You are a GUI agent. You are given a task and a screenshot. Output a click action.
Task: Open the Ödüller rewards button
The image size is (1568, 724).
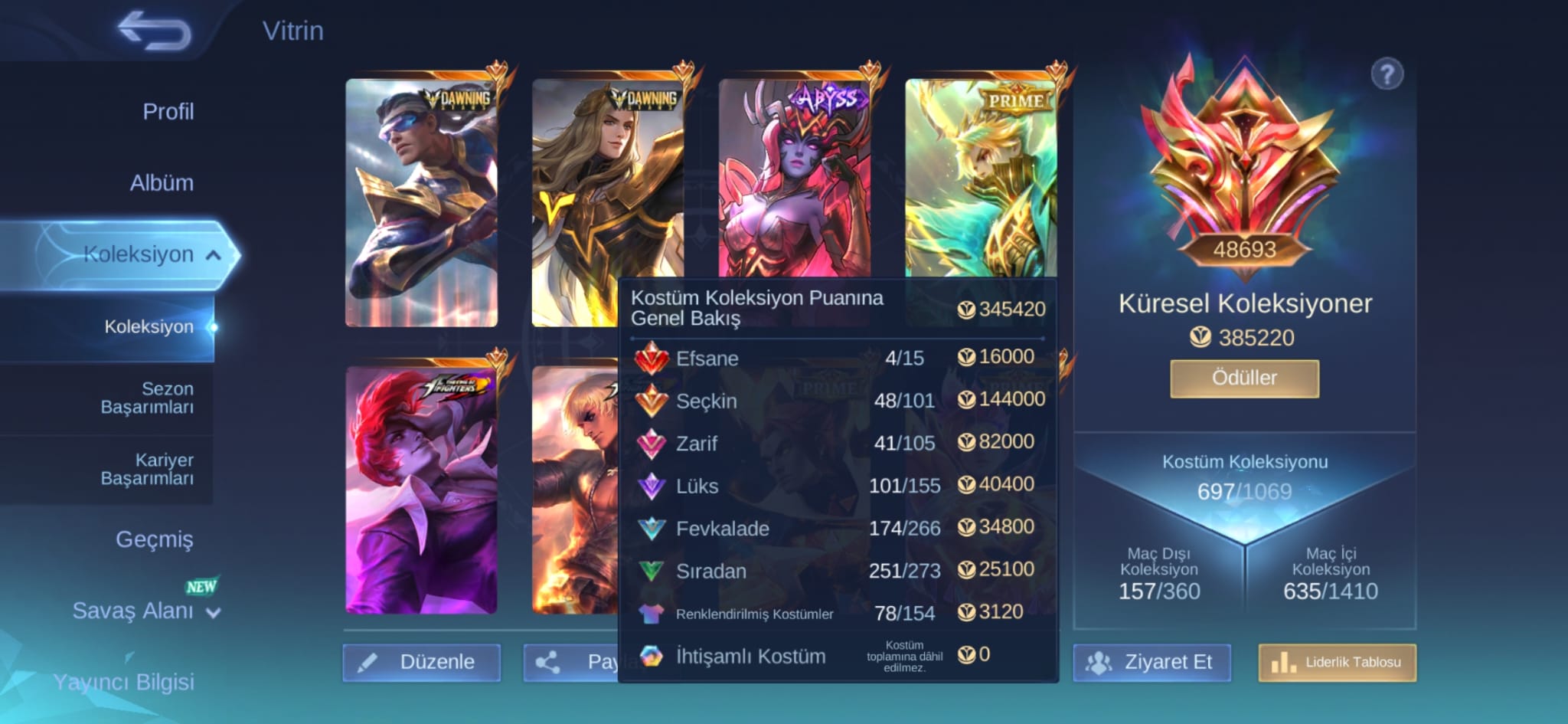pos(1244,378)
